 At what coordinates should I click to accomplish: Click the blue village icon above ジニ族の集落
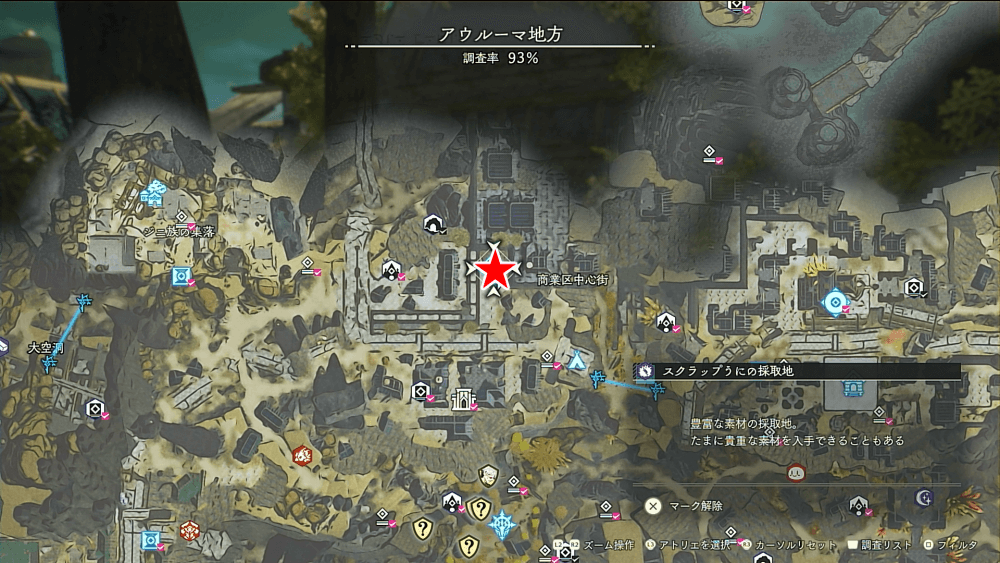(x=152, y=194)
